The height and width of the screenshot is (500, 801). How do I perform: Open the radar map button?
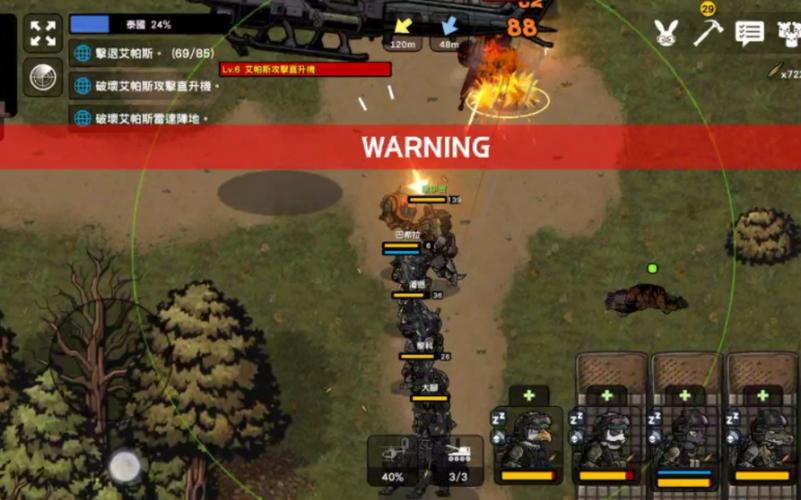coord(43,78)
